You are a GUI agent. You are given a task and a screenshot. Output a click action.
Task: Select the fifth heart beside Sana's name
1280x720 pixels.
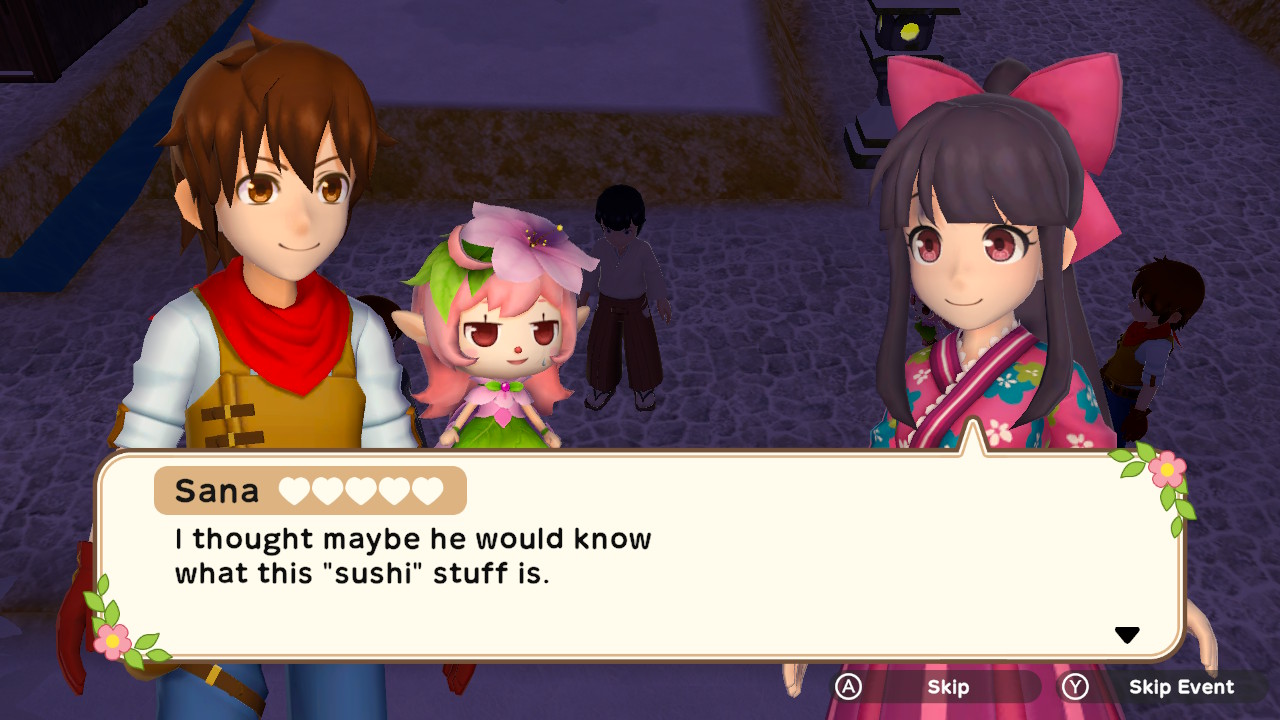(427, 490)
